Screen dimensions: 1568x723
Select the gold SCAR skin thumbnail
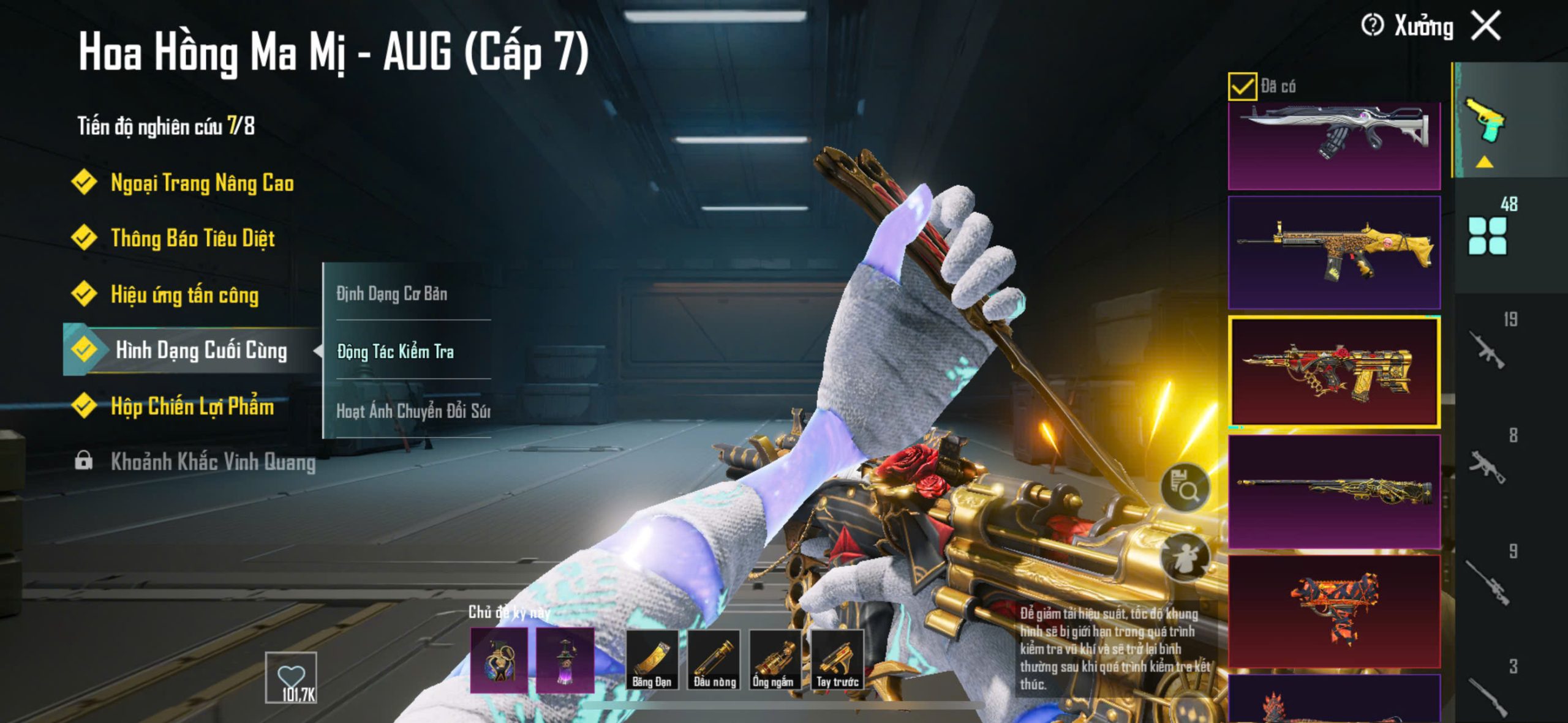(1334, 252)
